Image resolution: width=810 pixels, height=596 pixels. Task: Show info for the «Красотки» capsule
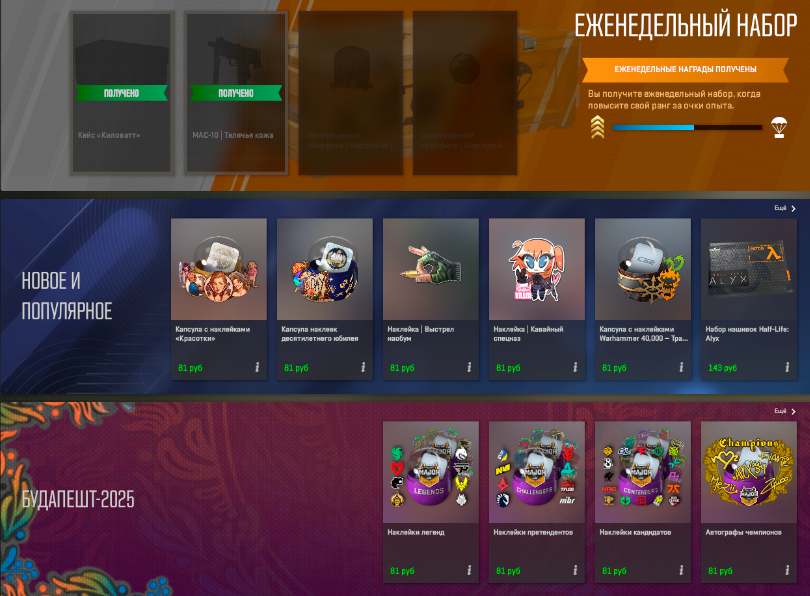tap(256, 368)
